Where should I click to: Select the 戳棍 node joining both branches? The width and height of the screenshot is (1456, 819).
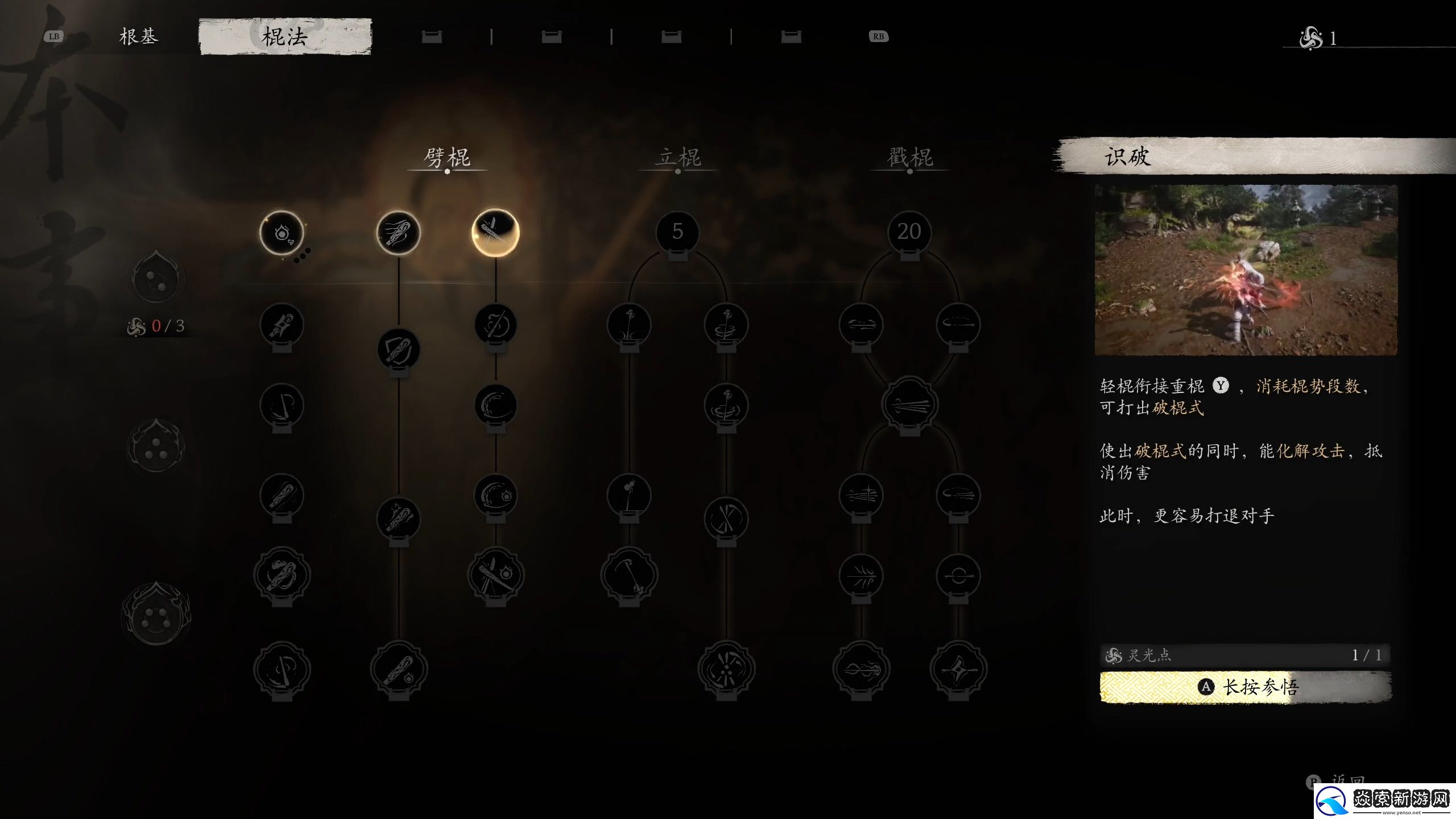click(x=909, y=406)
